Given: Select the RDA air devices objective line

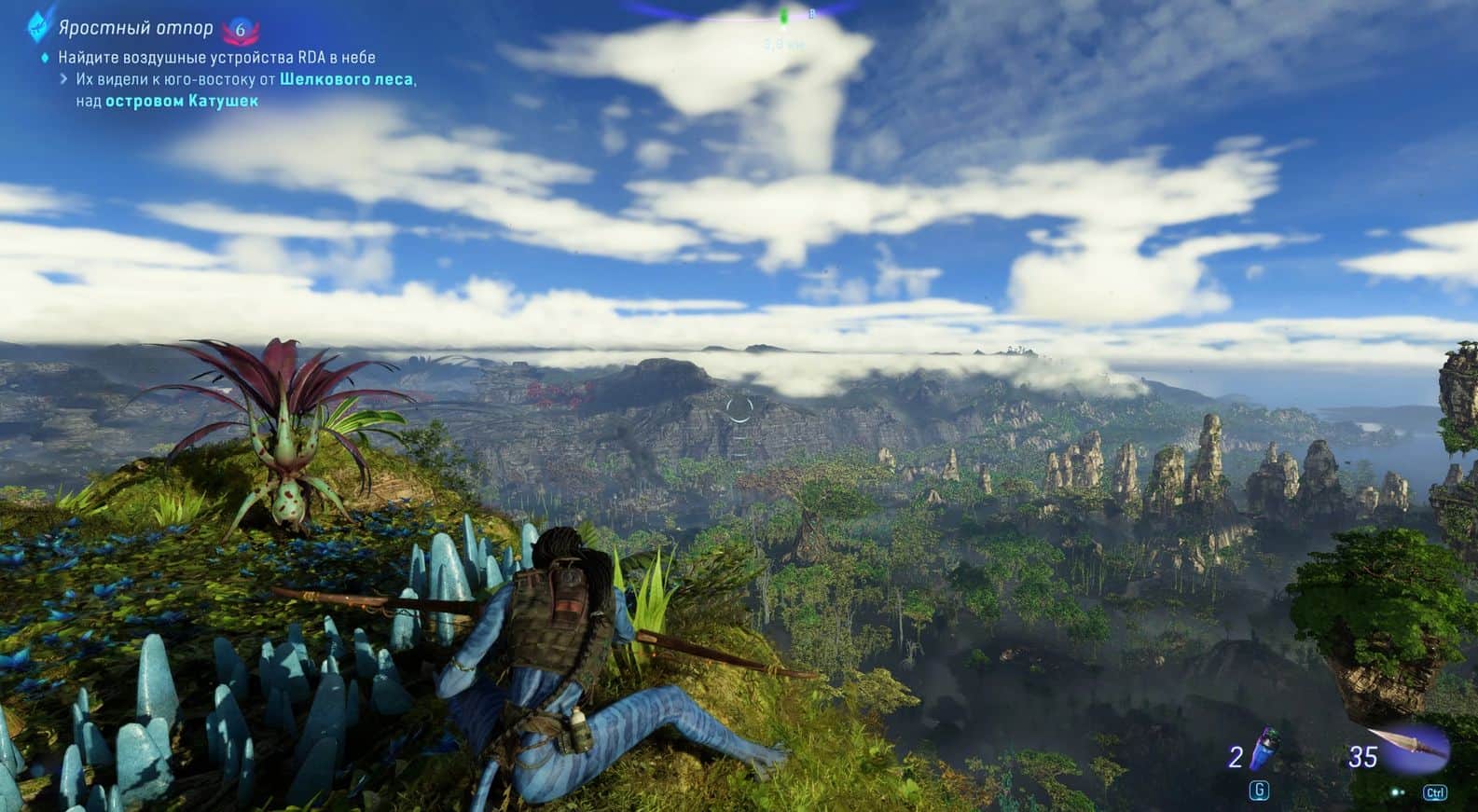Looking at the screenshot, I should (x=216, y=57).
